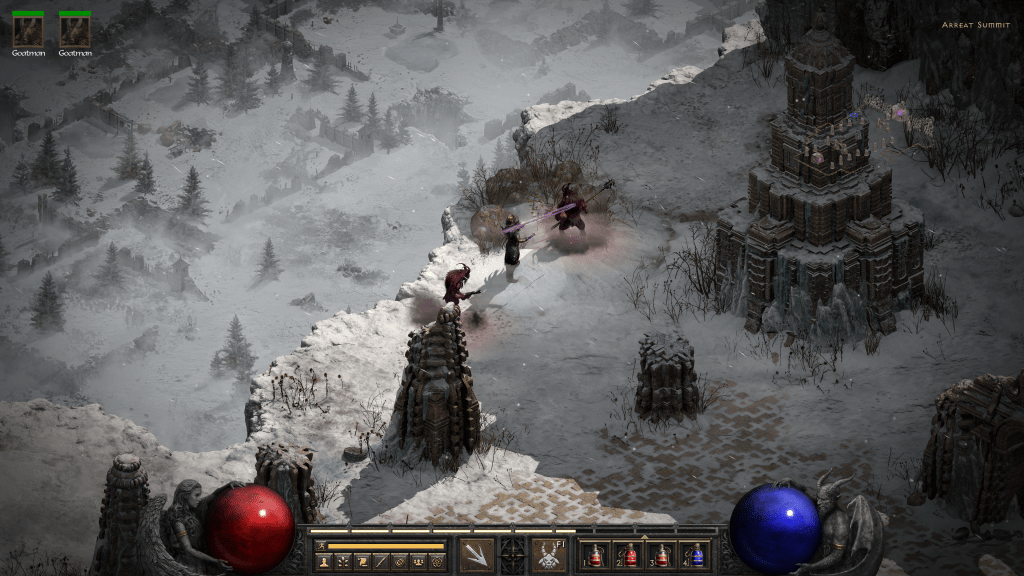Open the character sheet silhouette button
The height and width of the screenshot is (576, 1024).
pyautogui.click(x=323, y=562)
